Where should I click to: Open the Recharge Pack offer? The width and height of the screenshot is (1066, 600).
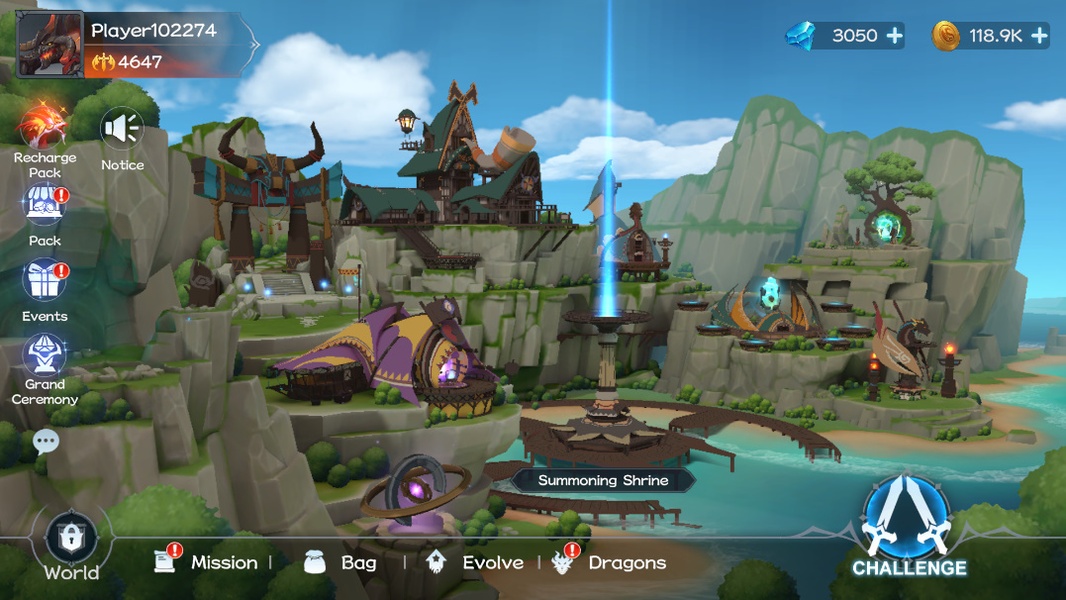tap(44, 126)
